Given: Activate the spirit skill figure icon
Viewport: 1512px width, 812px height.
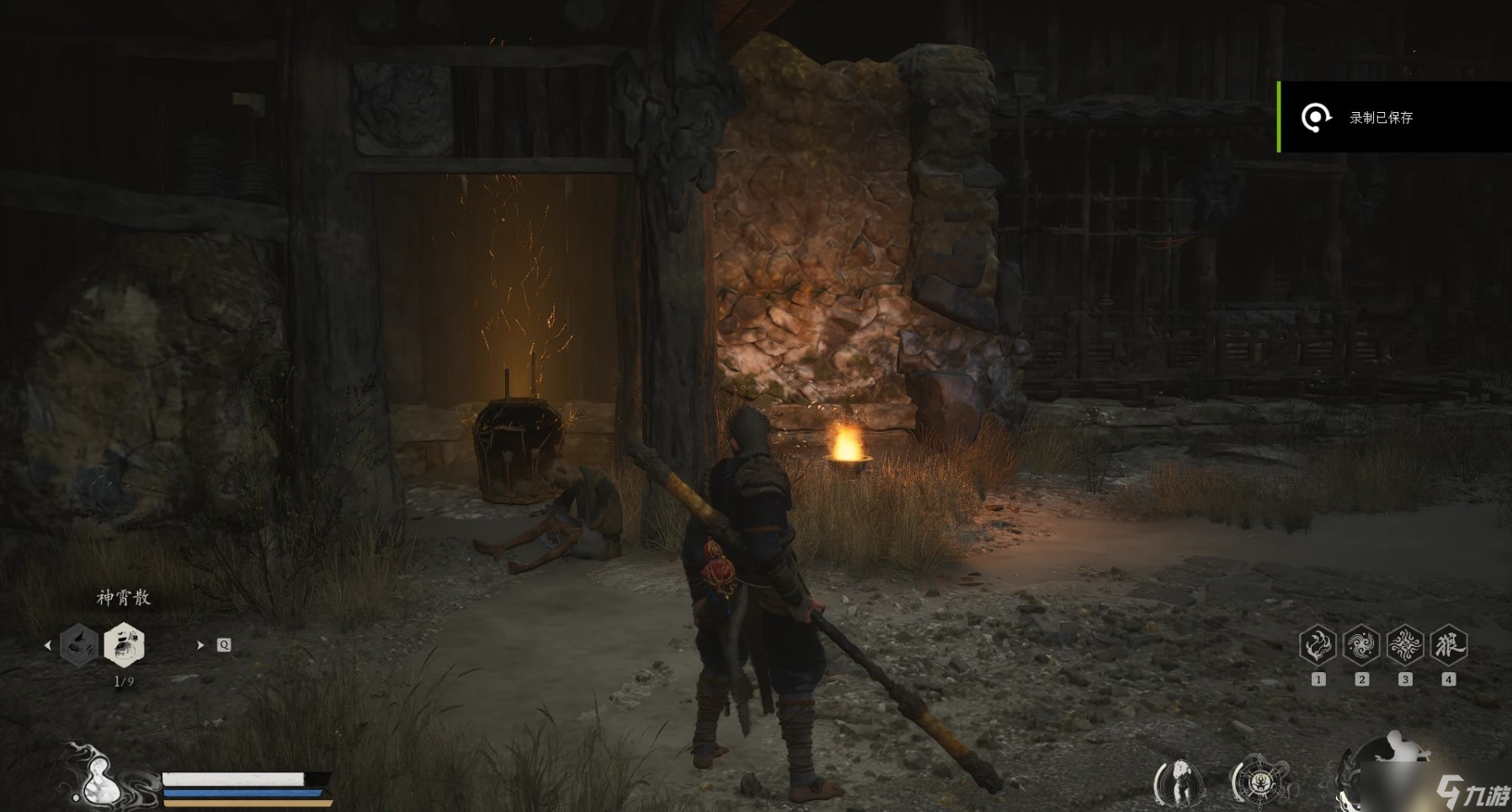Looking at the screenshot, I should tap(1179, 783).
